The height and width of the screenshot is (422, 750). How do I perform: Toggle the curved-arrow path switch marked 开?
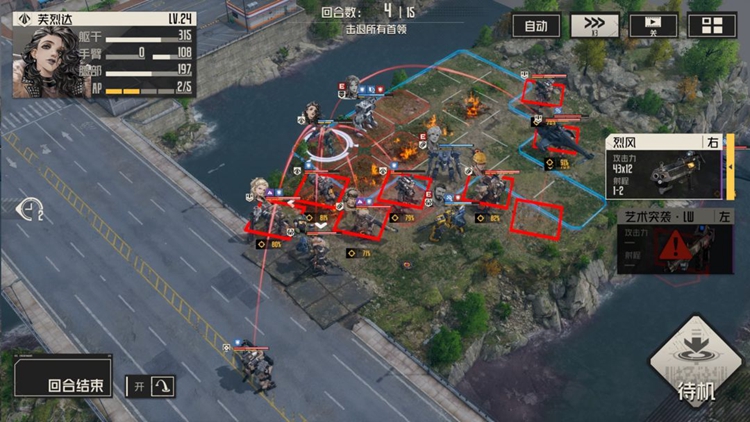pyautogui.click(x=150, y=385)
